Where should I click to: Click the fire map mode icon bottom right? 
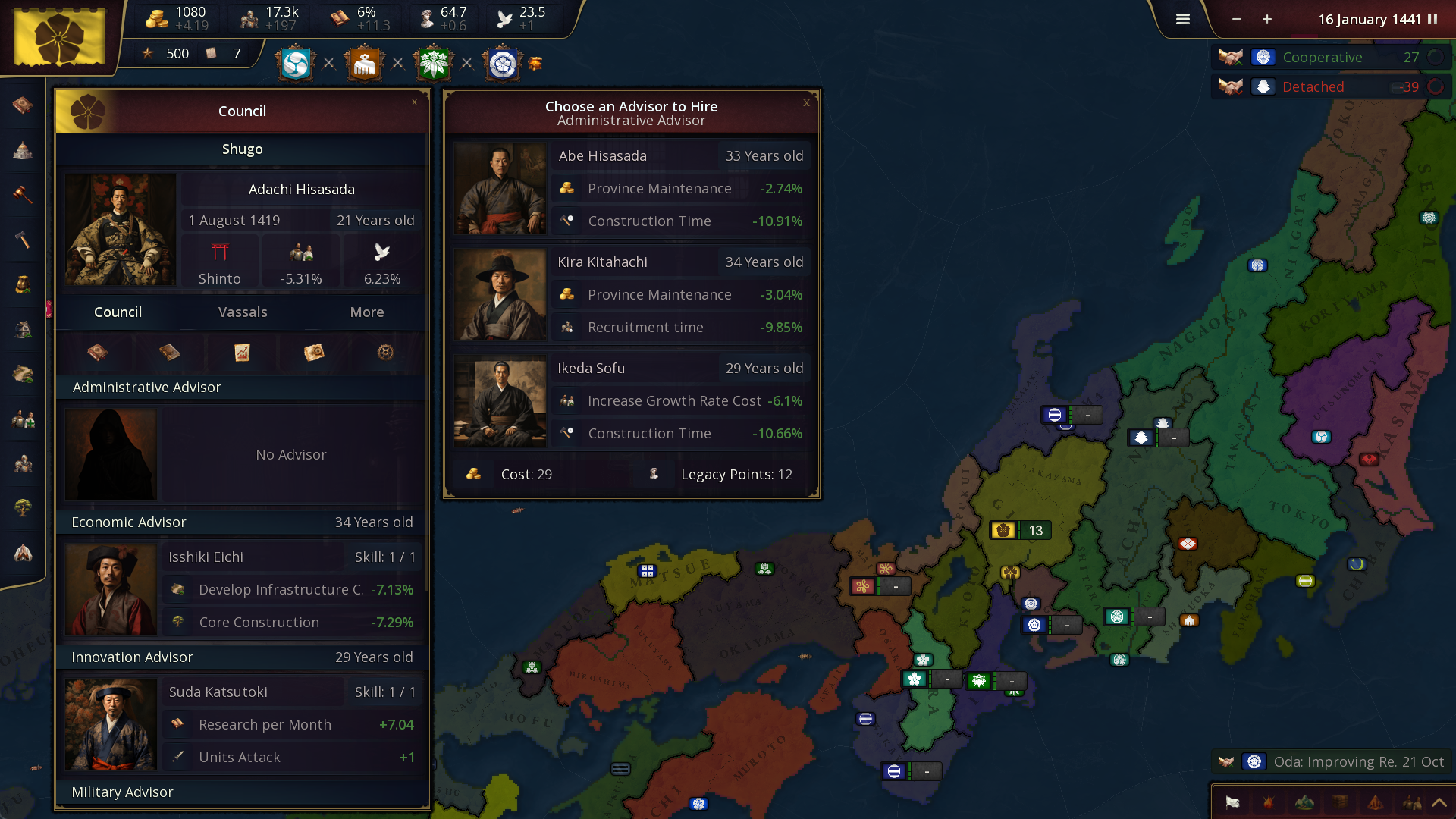pos(1267,802)
